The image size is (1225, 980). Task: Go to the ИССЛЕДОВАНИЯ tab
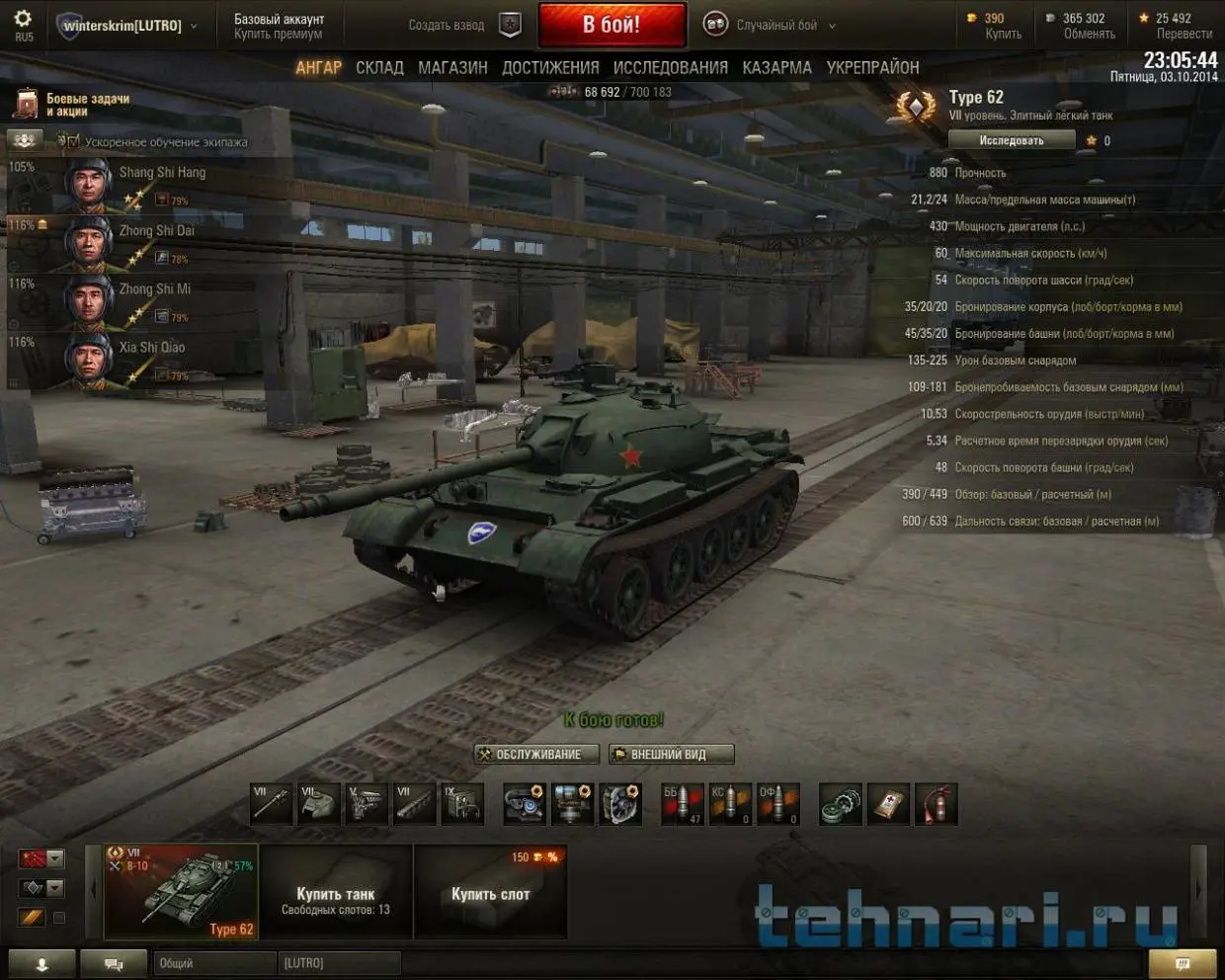tap(670, 67)
